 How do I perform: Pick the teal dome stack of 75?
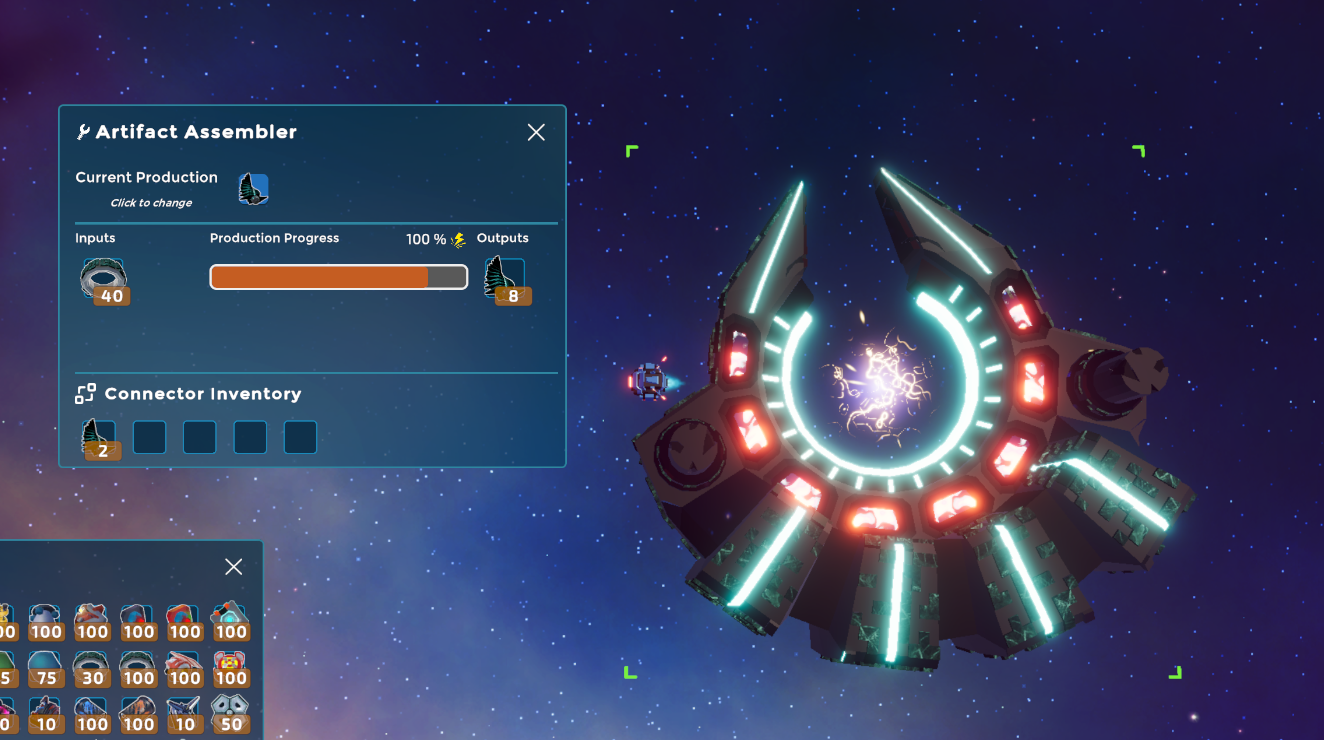click(x=44, y=666)
